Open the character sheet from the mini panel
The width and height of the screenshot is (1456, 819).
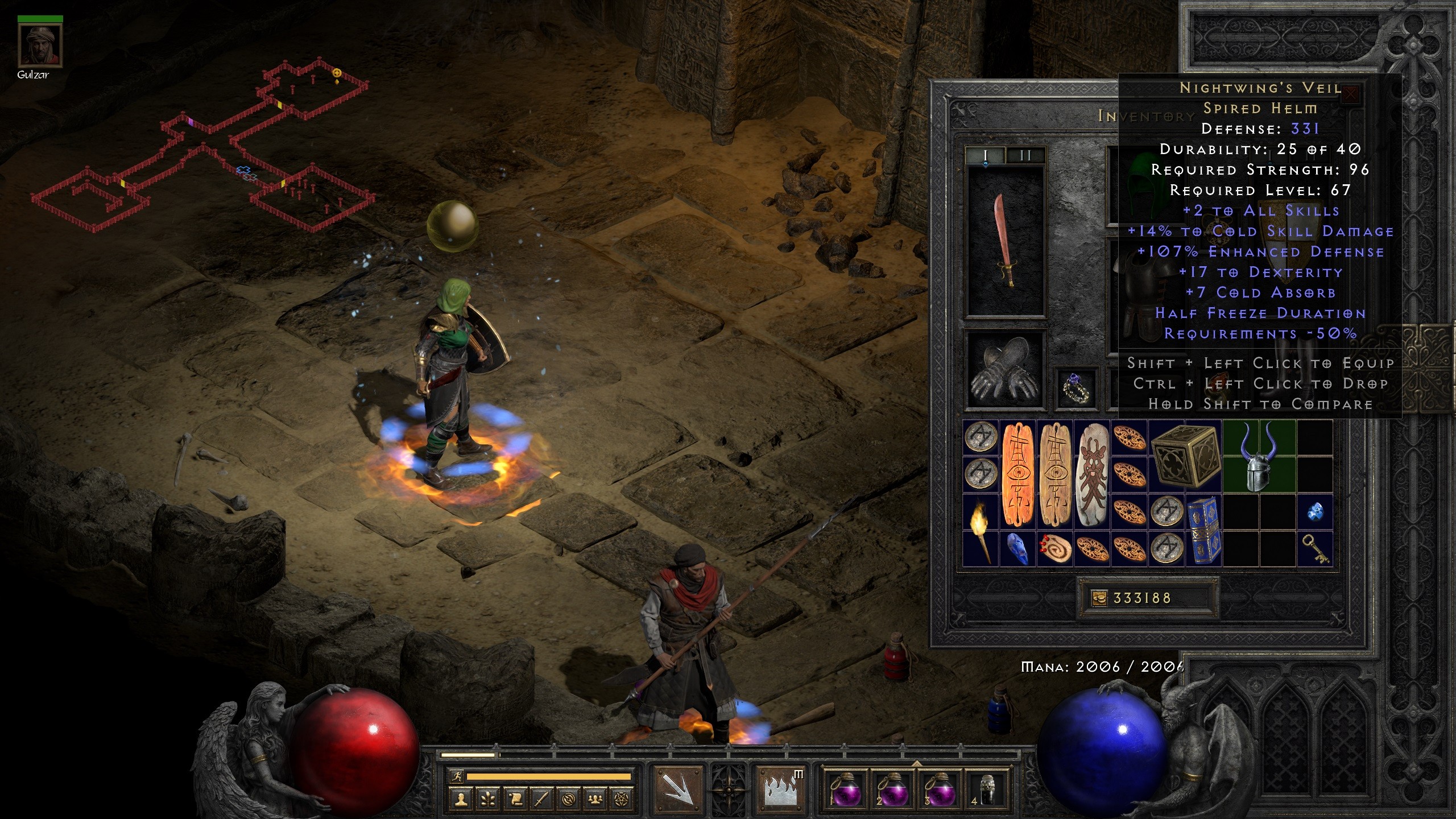pos(461,800)
